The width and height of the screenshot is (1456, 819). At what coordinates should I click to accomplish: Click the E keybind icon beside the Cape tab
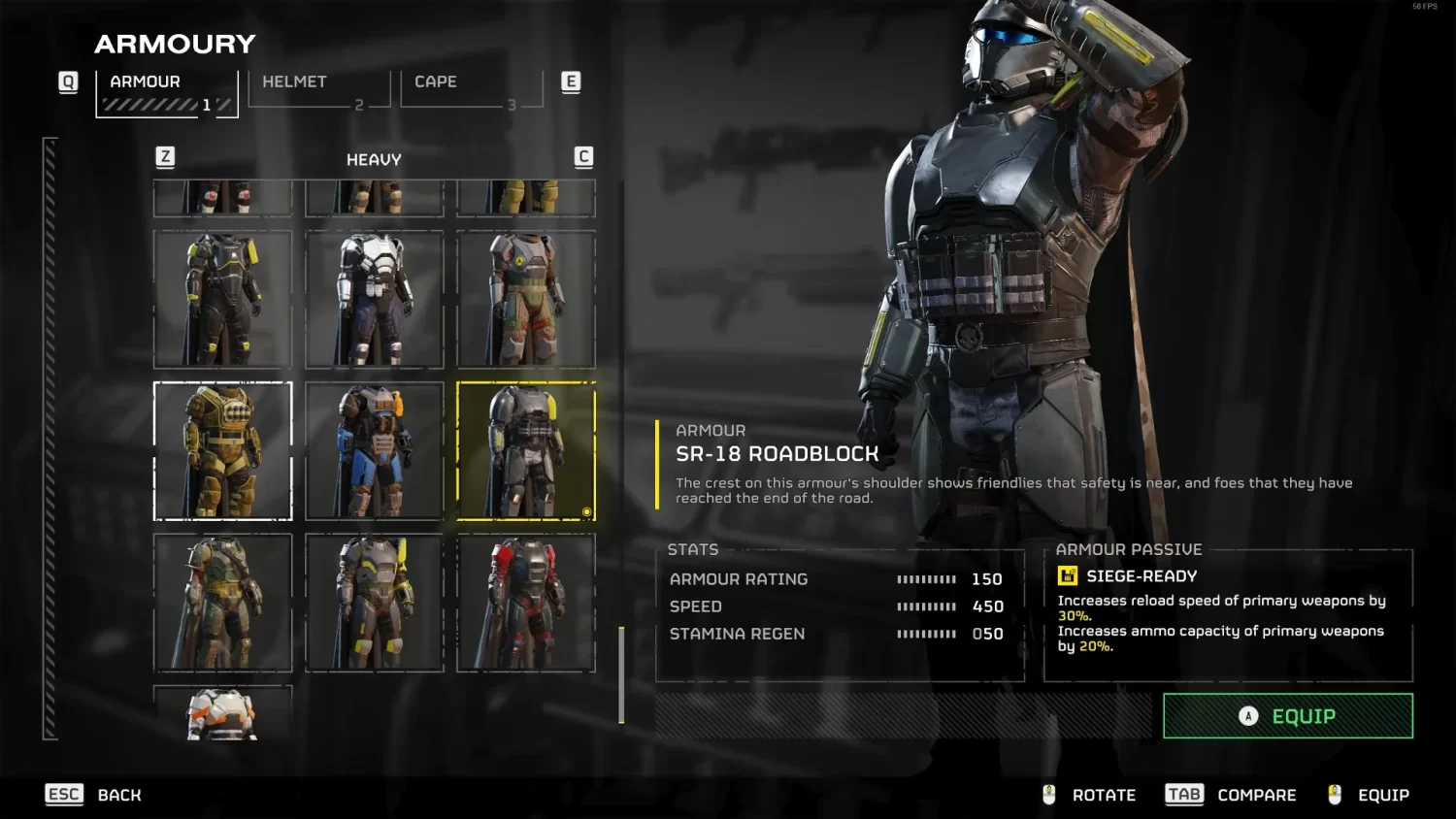pos(571,82)
